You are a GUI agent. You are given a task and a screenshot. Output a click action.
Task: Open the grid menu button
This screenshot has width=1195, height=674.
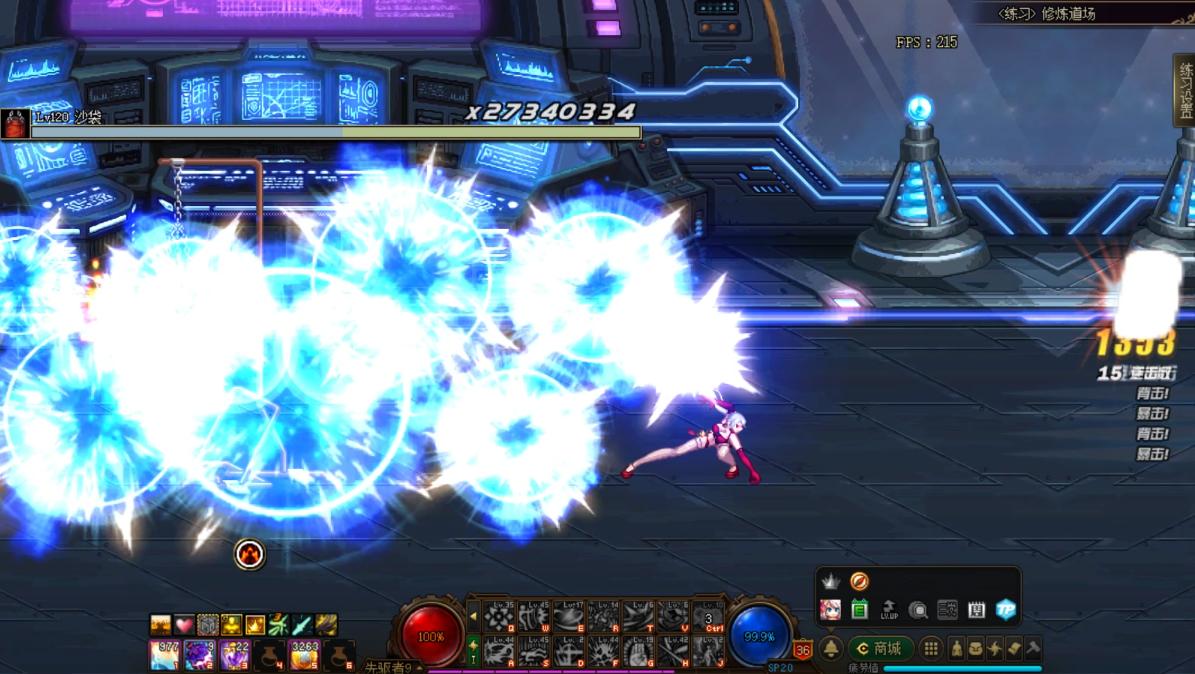tap(930, 649)
